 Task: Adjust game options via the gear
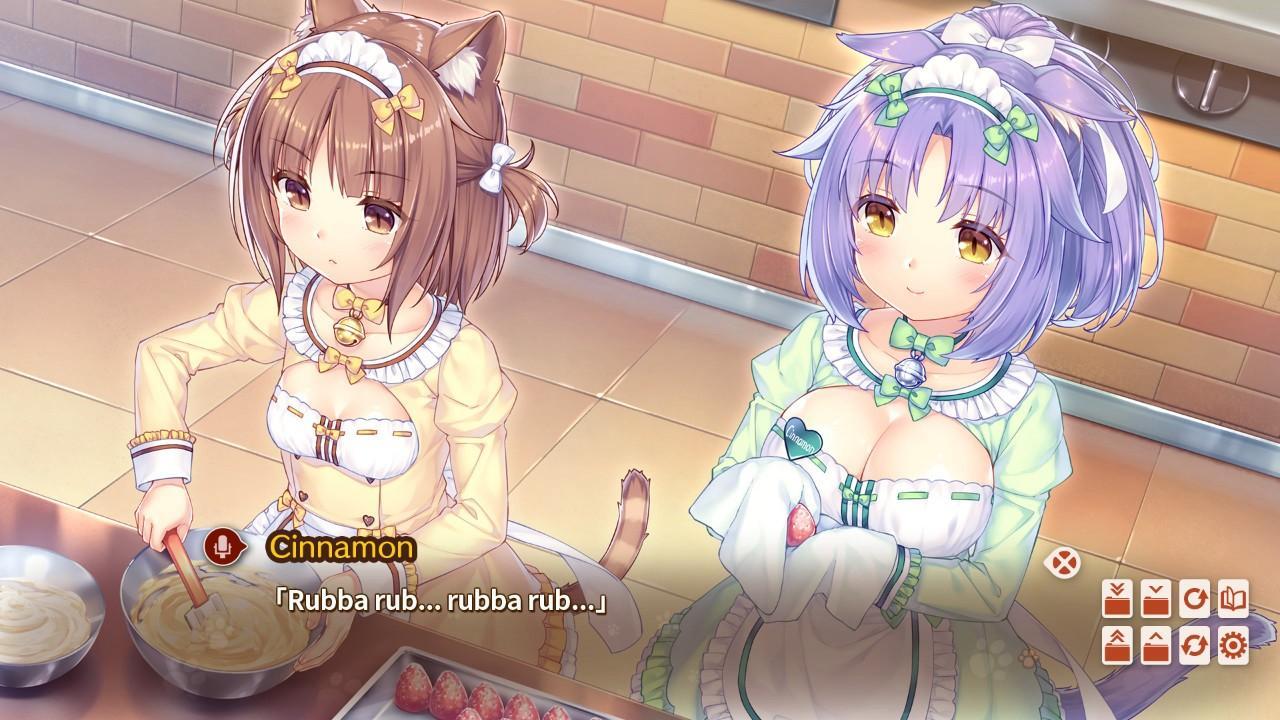click(x=1233, y=646)
